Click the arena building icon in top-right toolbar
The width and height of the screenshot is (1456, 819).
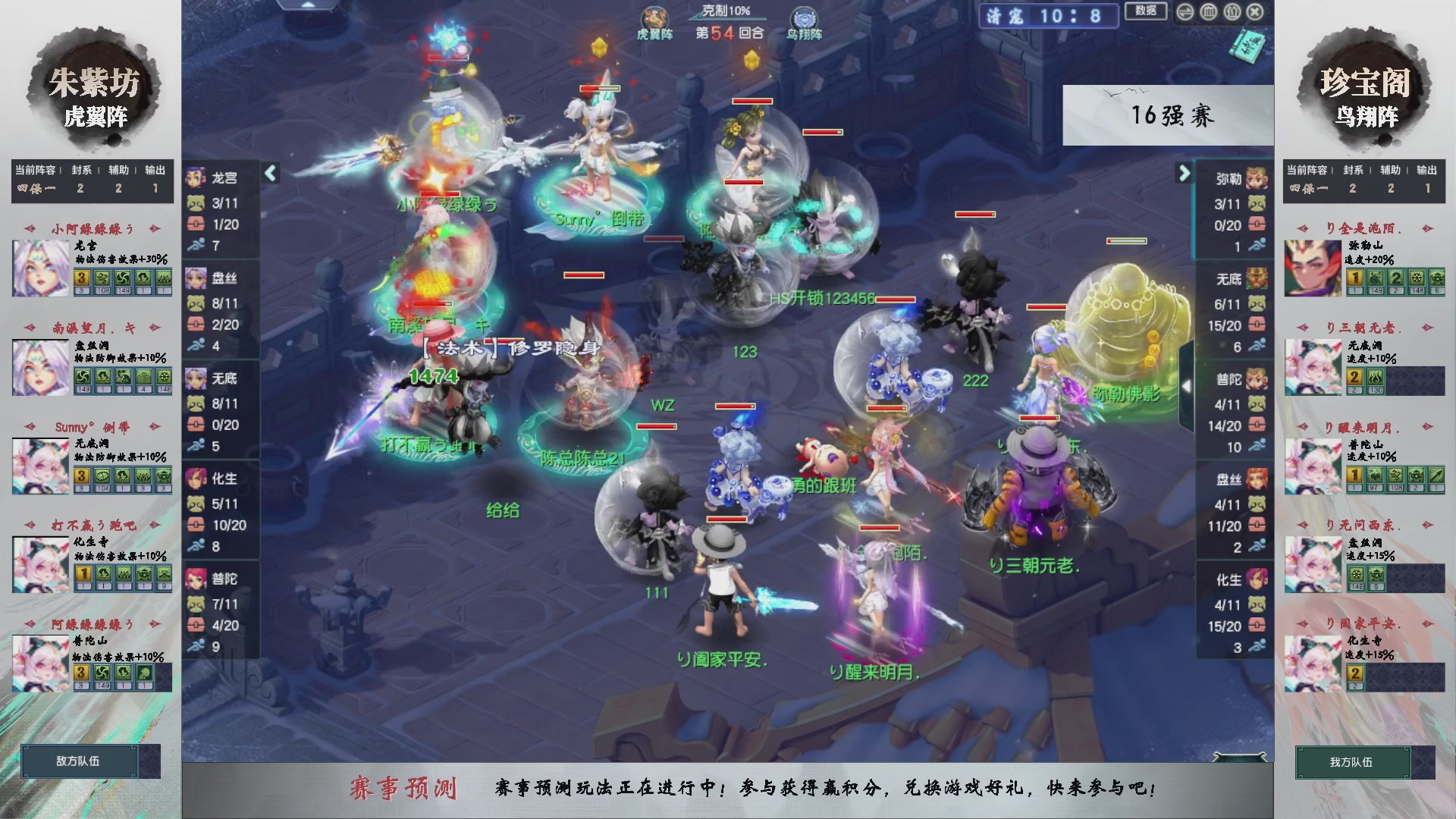pos(1209,12)
